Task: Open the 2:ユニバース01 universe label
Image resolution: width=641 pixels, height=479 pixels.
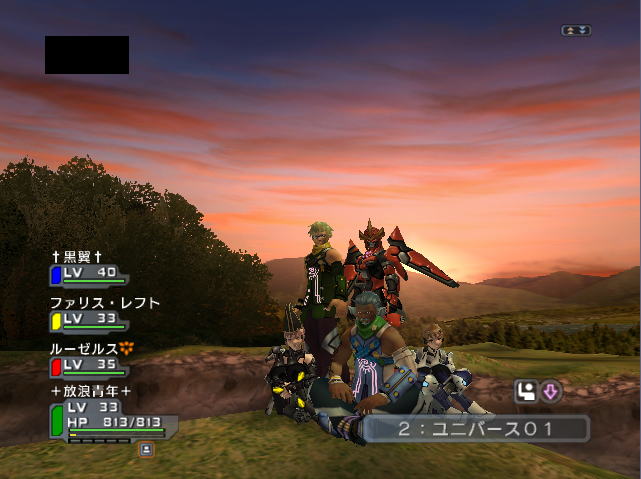Action: 474,429
